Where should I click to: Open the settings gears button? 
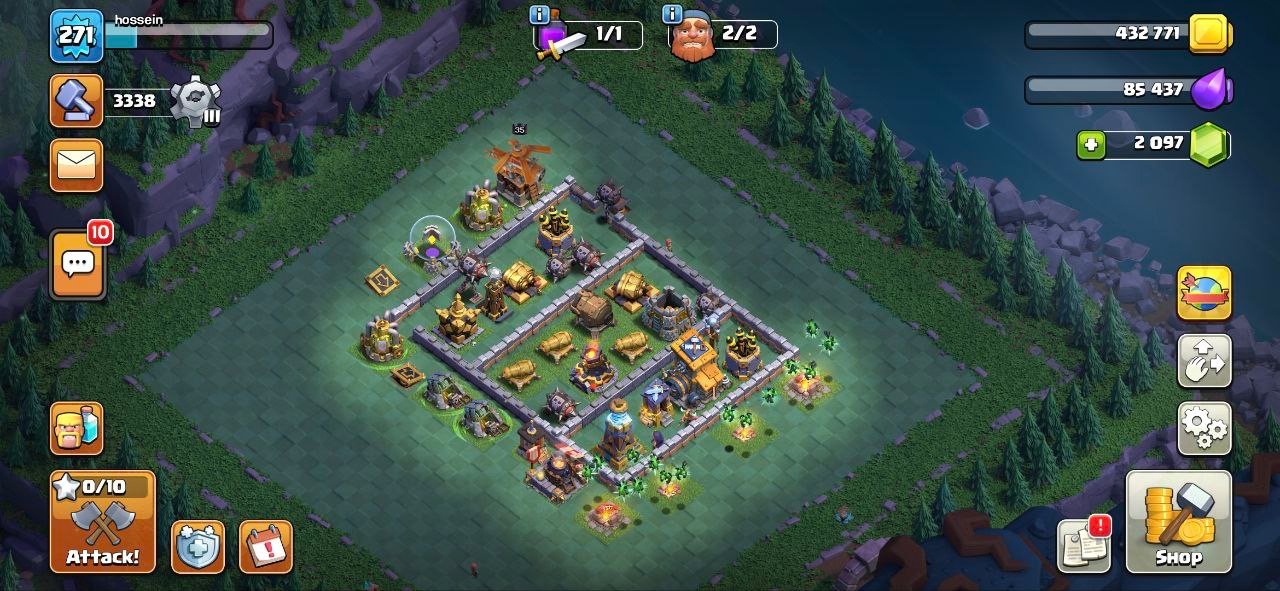pyautogui.click(x=1204, y=429)
